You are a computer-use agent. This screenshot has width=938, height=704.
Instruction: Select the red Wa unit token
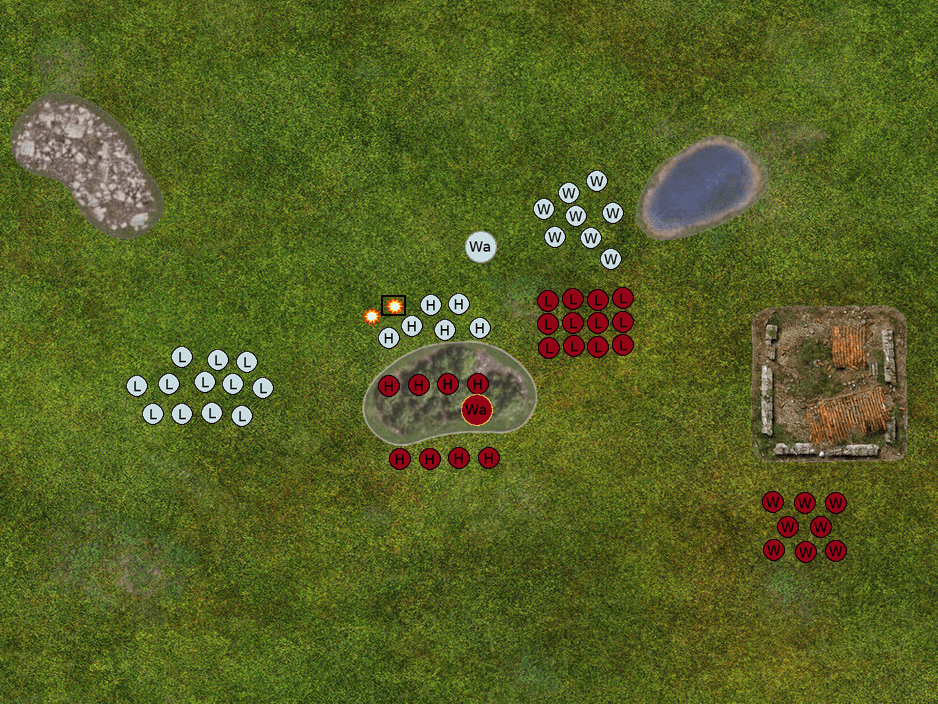coord(477,410)
